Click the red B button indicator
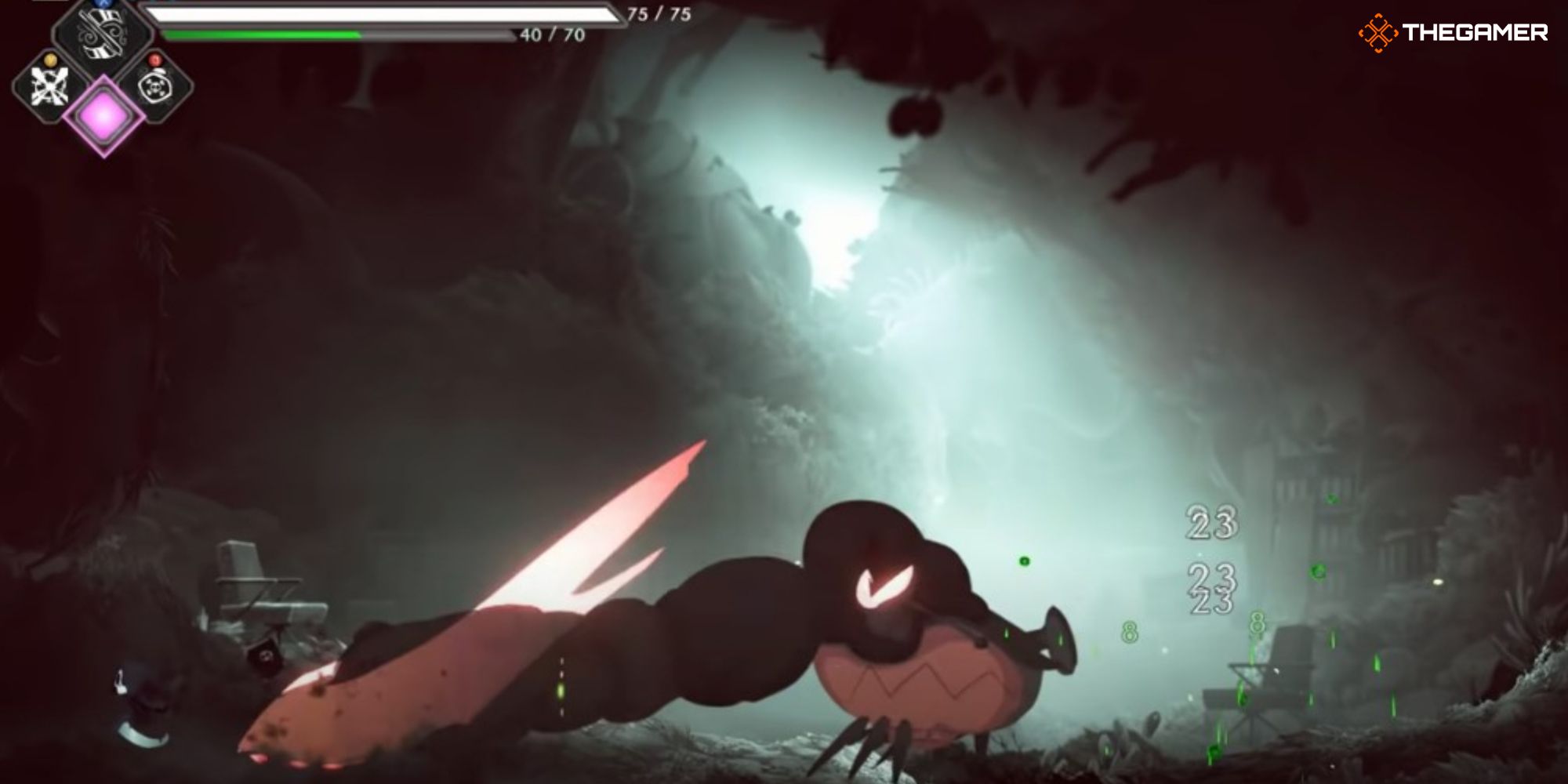This screenshot has width=1568, height=784. [154, 60]
